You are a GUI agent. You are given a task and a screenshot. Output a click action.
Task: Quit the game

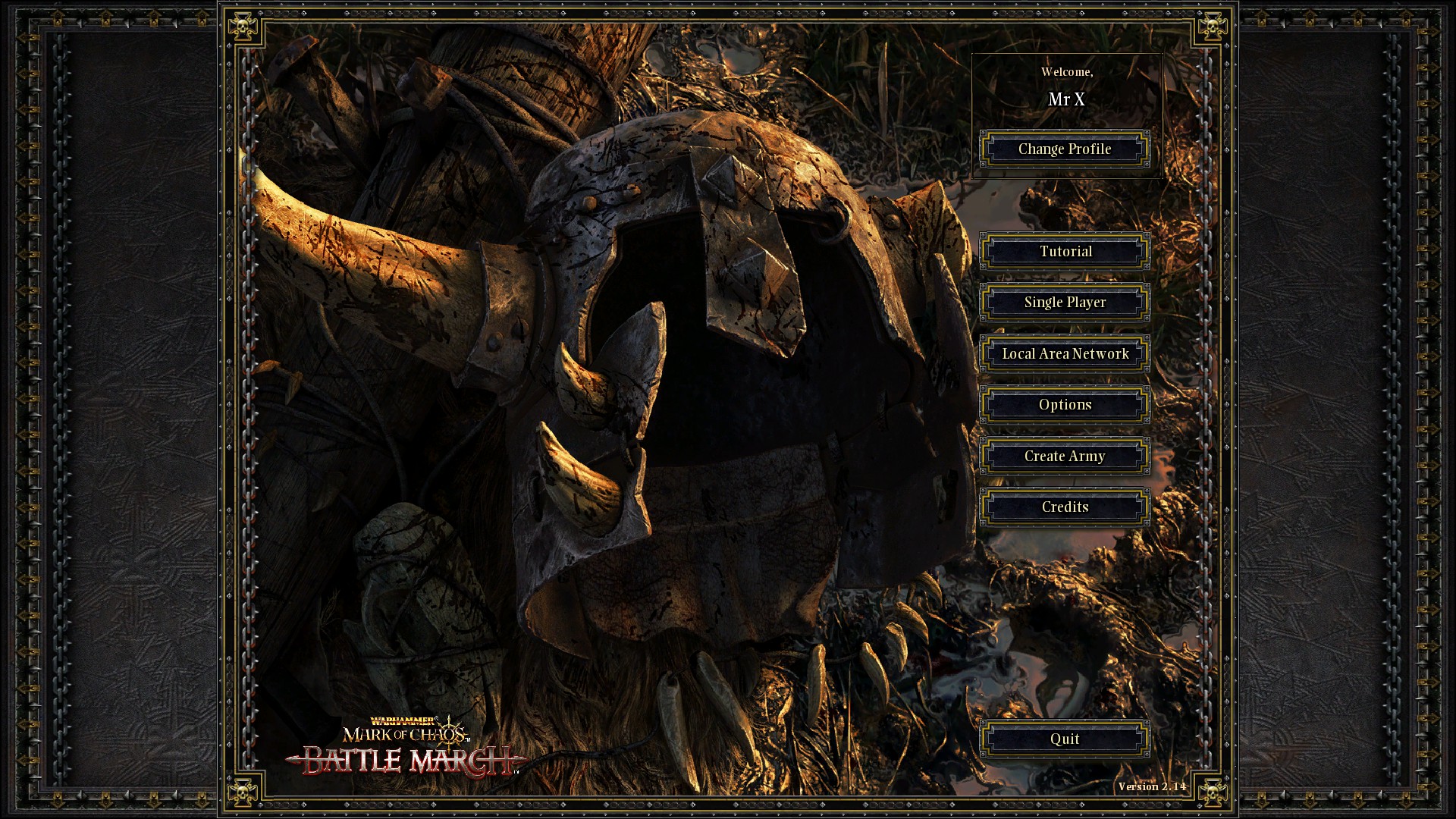(x=1065, y=739)
